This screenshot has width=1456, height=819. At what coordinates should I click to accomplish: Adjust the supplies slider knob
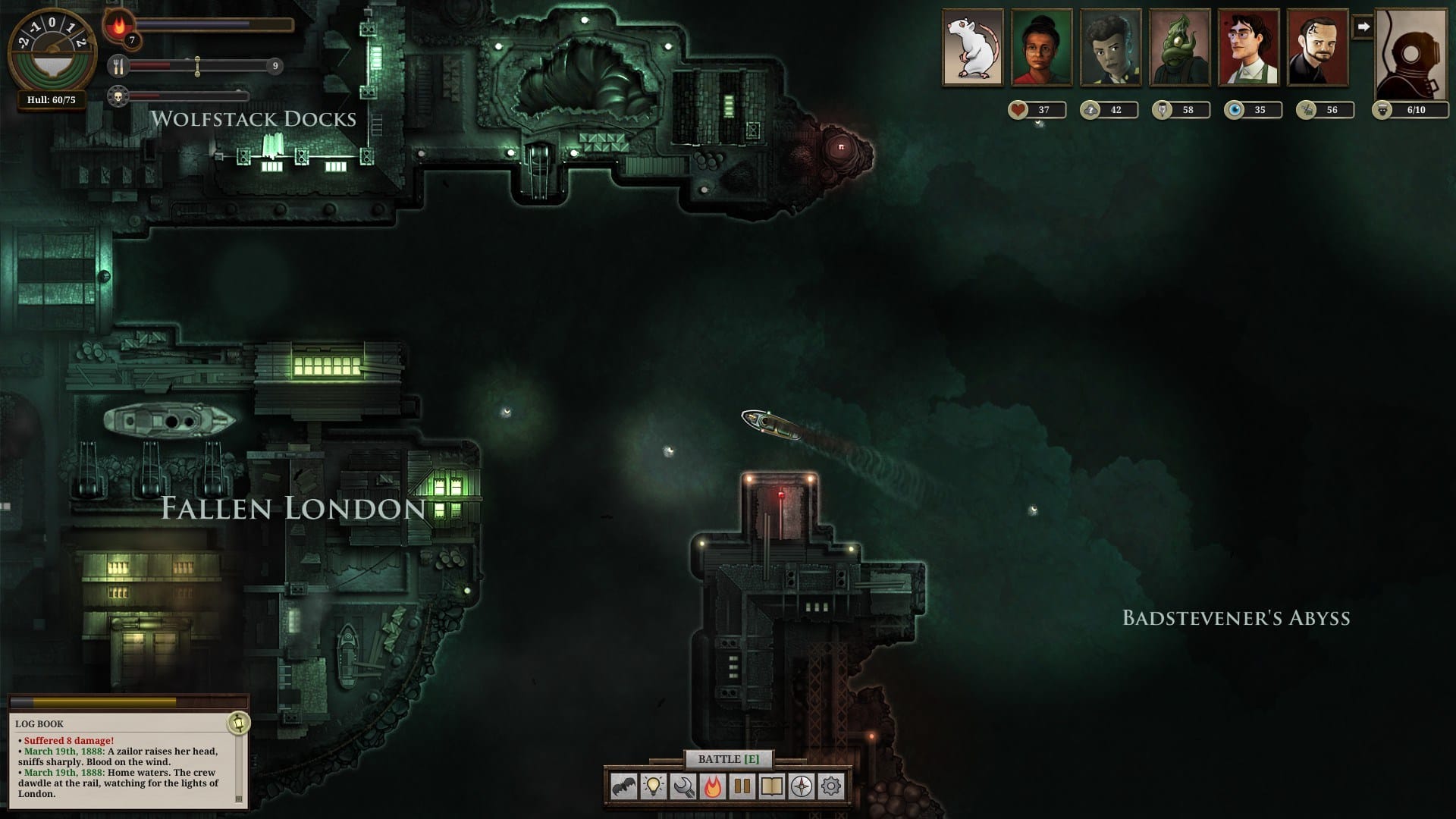[x=199, y=67]
